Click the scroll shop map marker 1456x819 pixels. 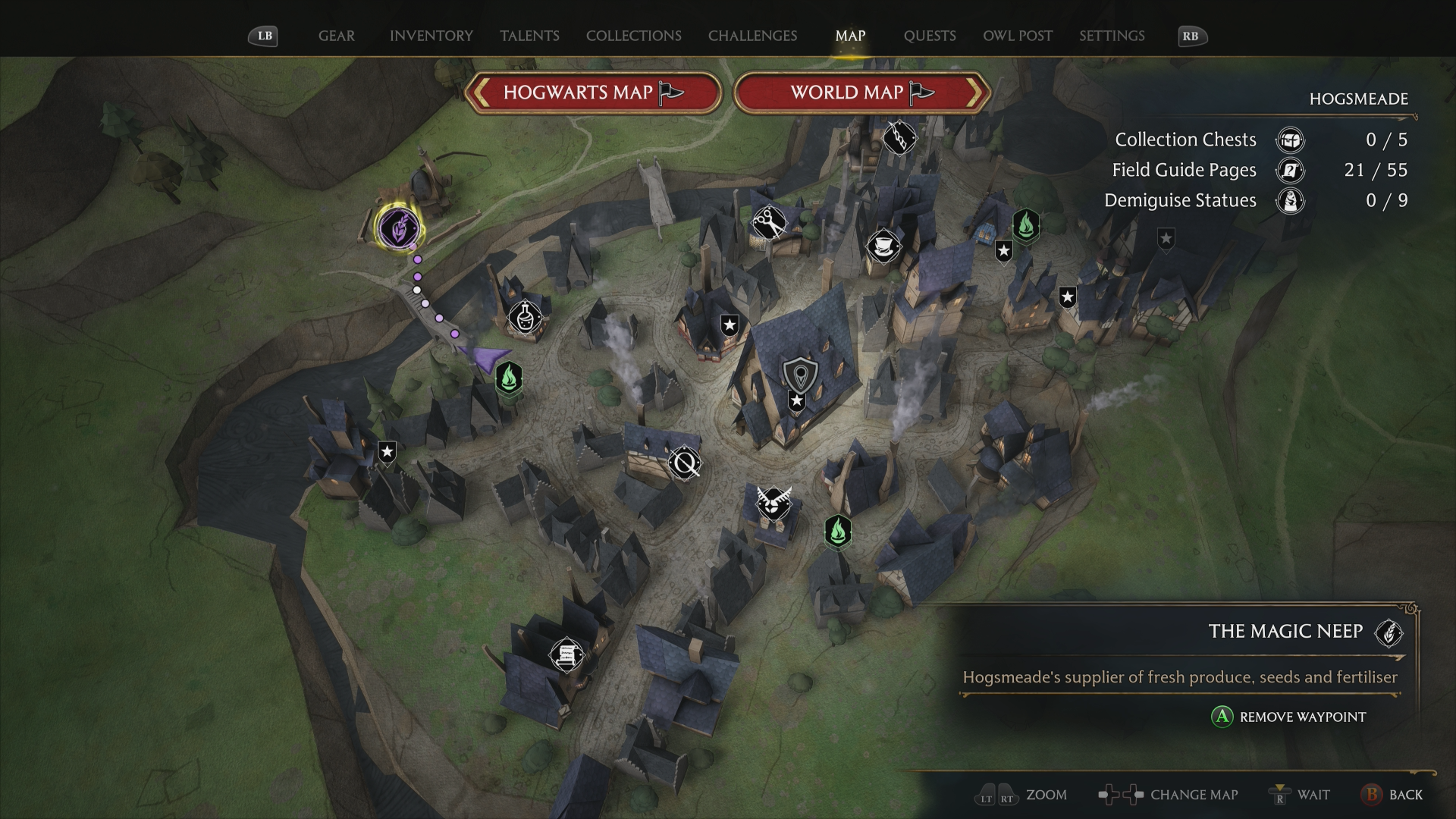click(566, 654)
